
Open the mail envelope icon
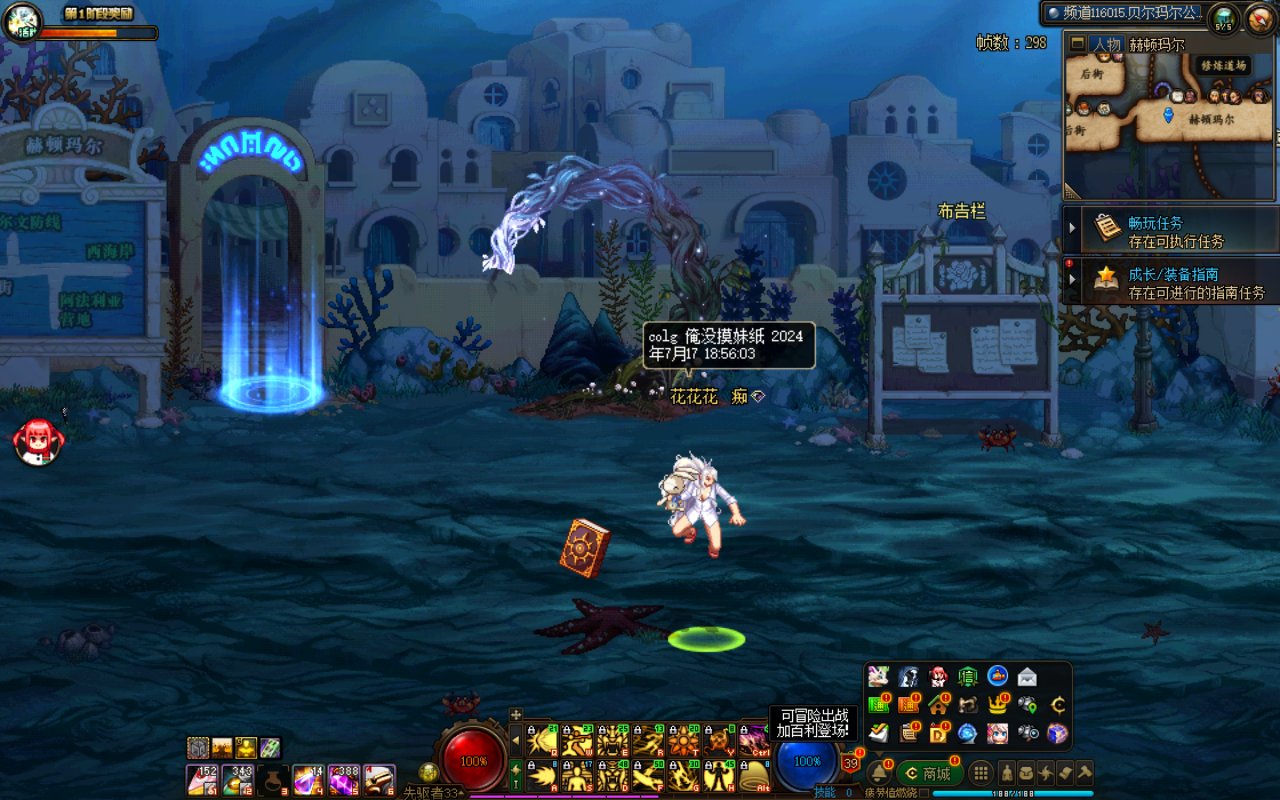(1027, 677)
